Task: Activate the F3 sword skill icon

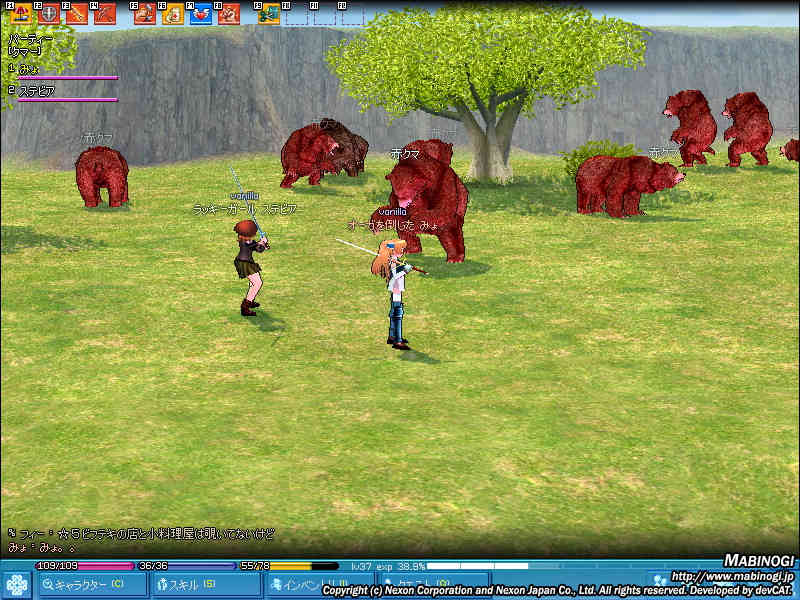Action: [x=77, y=14]
